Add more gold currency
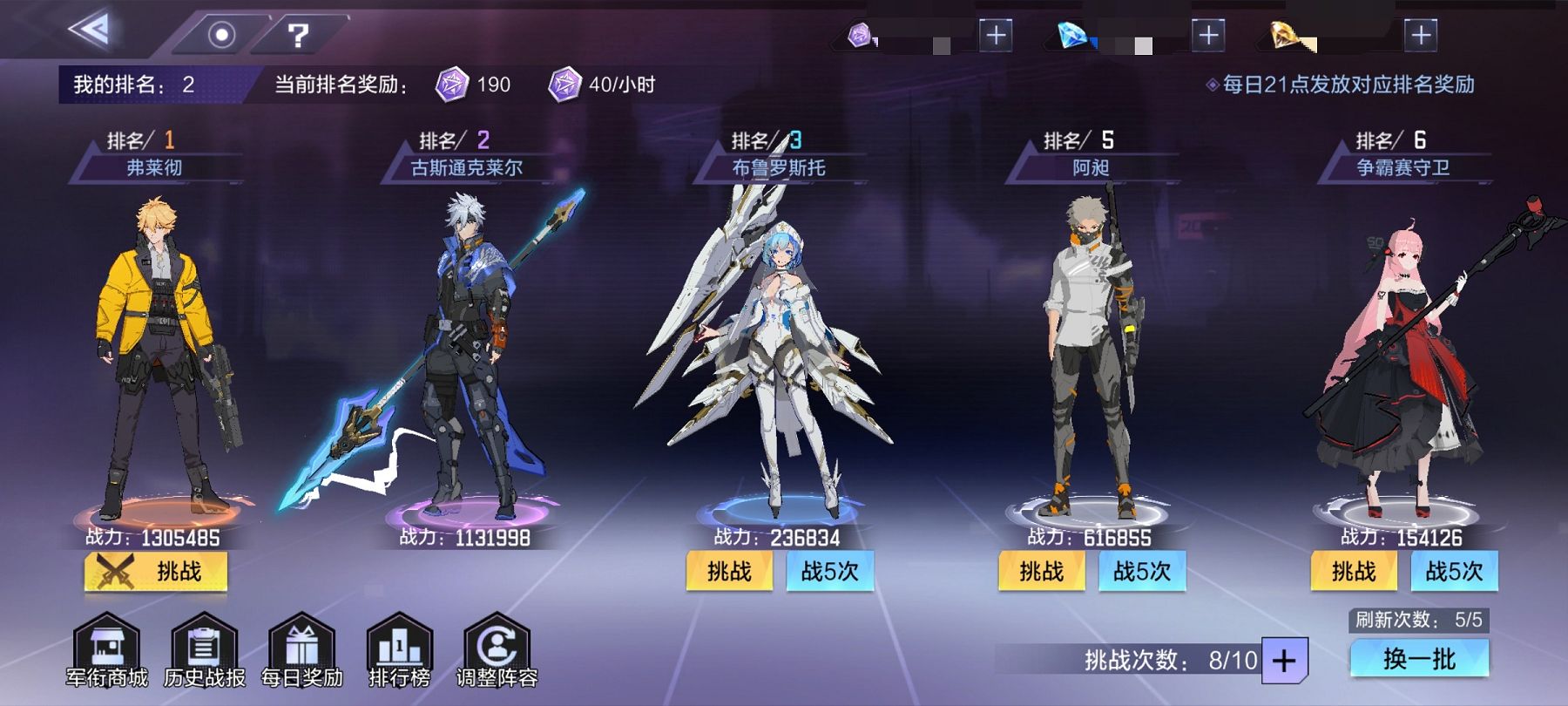The image size is (1568, 706). pos(1421,35)
